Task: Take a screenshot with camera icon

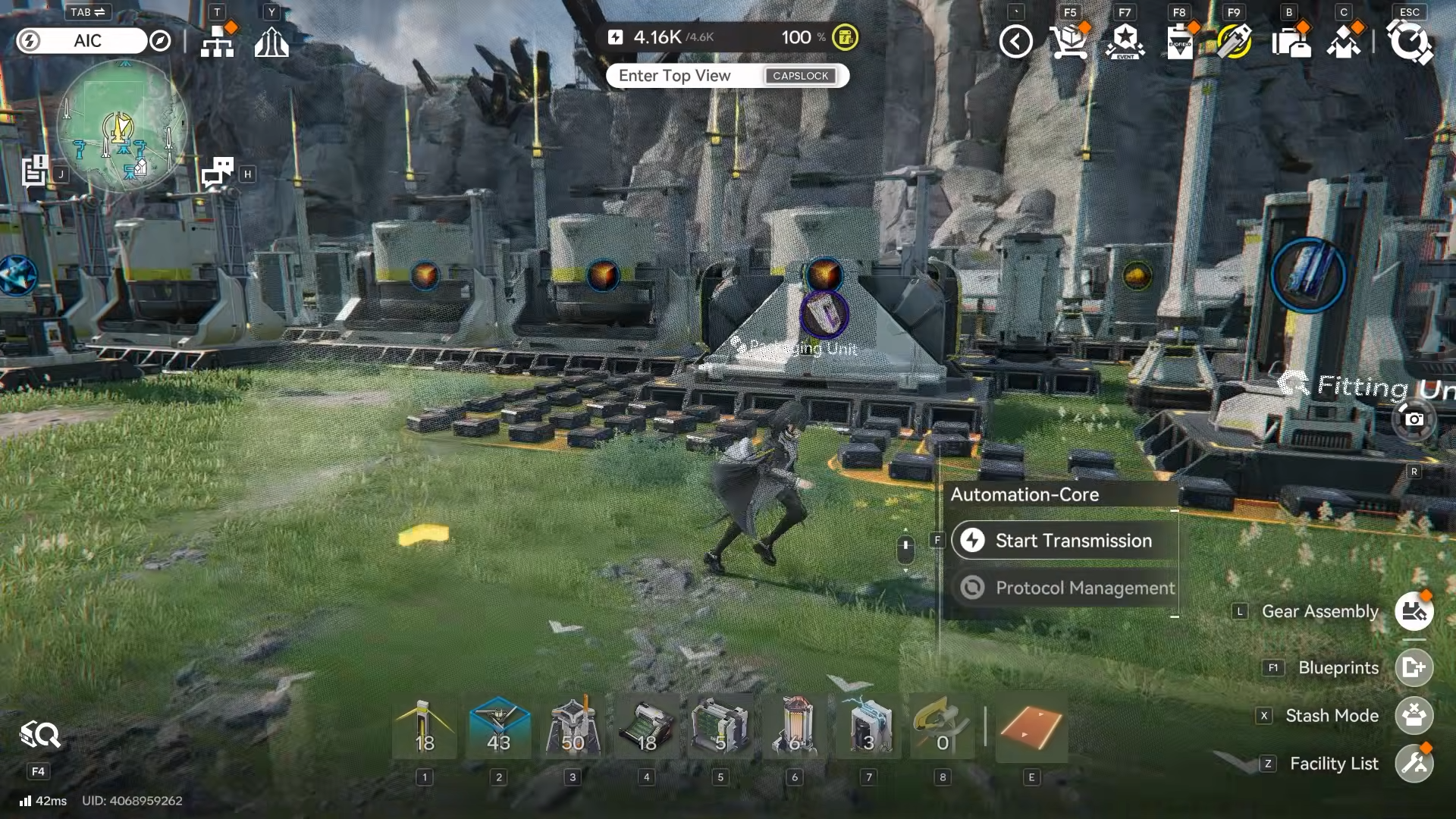Action: pyautogui.click(x=1414, y=419)
